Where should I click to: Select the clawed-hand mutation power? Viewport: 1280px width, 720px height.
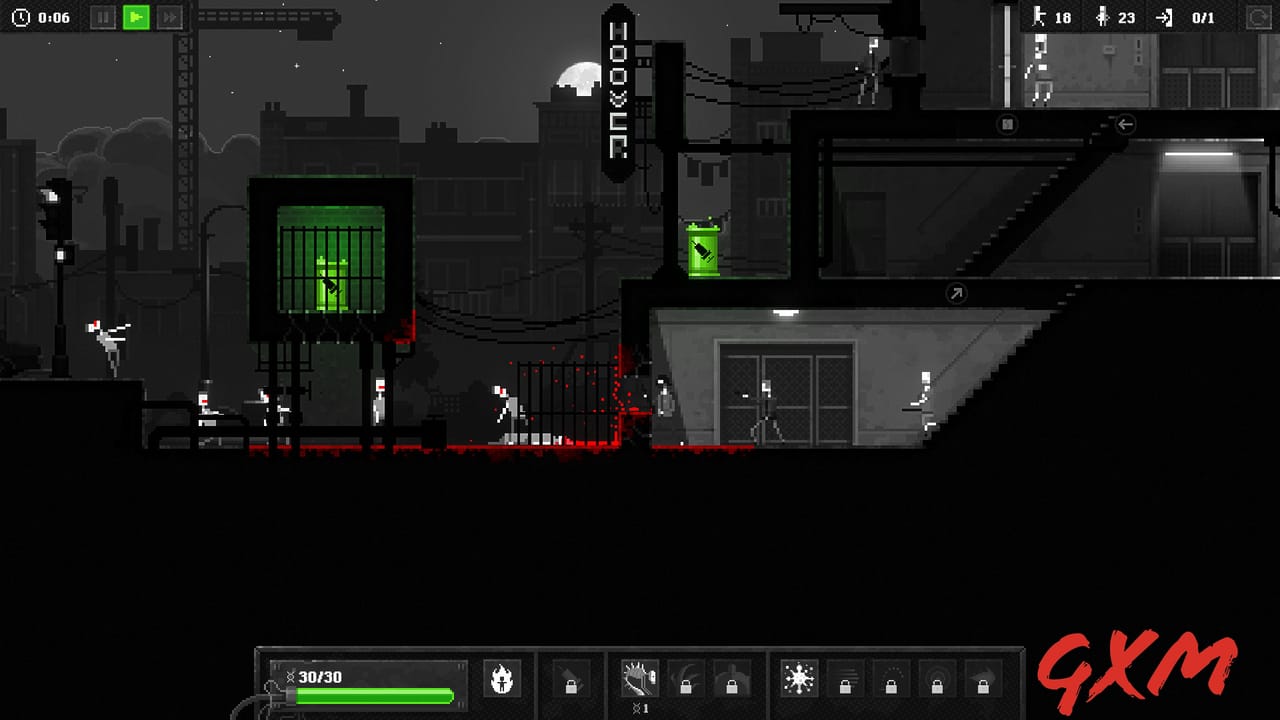pos(638,678)
